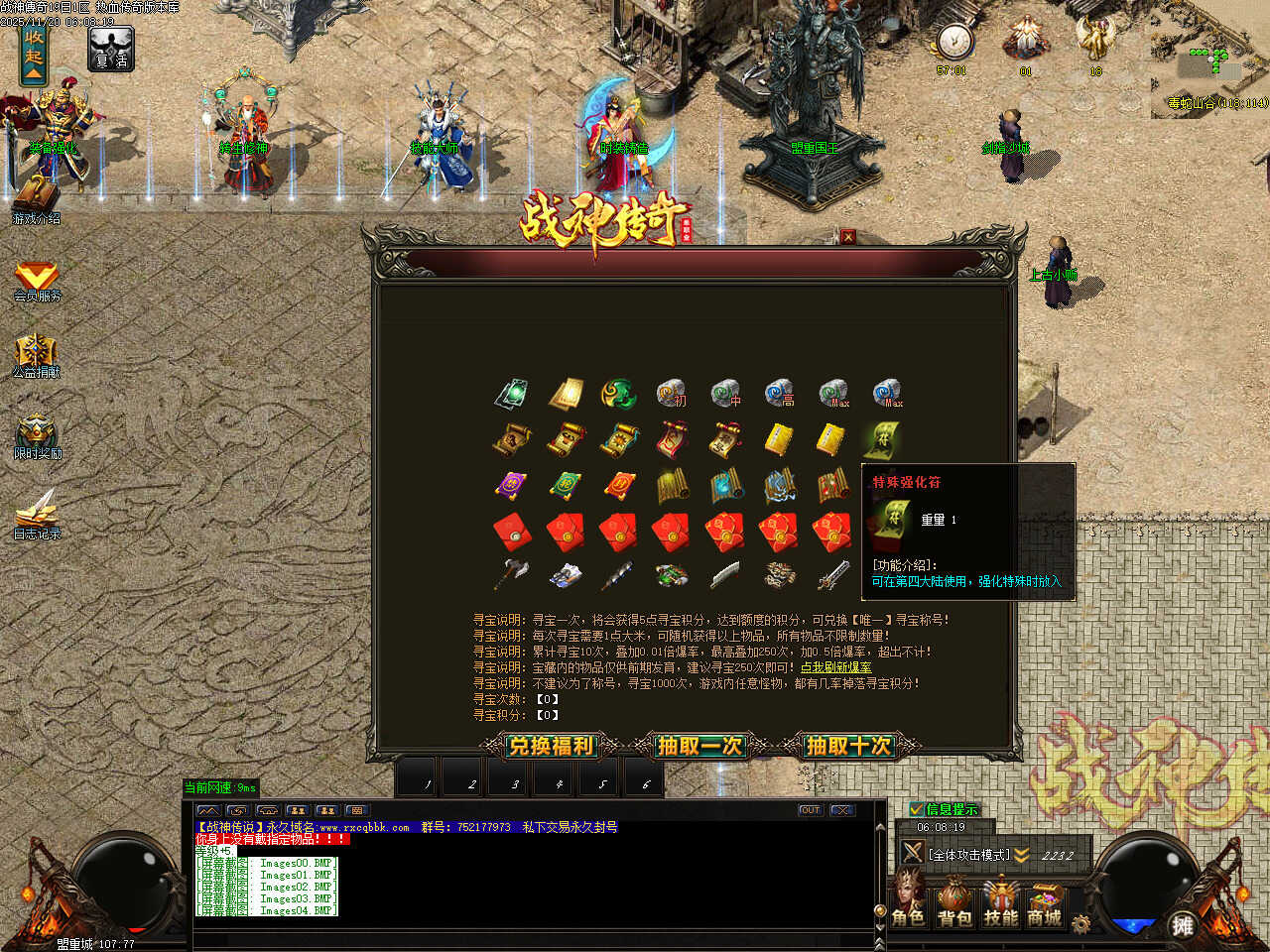1270x952 pixels.
Task: Click the 复活 revive icon
Action: pyautogui.click(x=110, y=49)
